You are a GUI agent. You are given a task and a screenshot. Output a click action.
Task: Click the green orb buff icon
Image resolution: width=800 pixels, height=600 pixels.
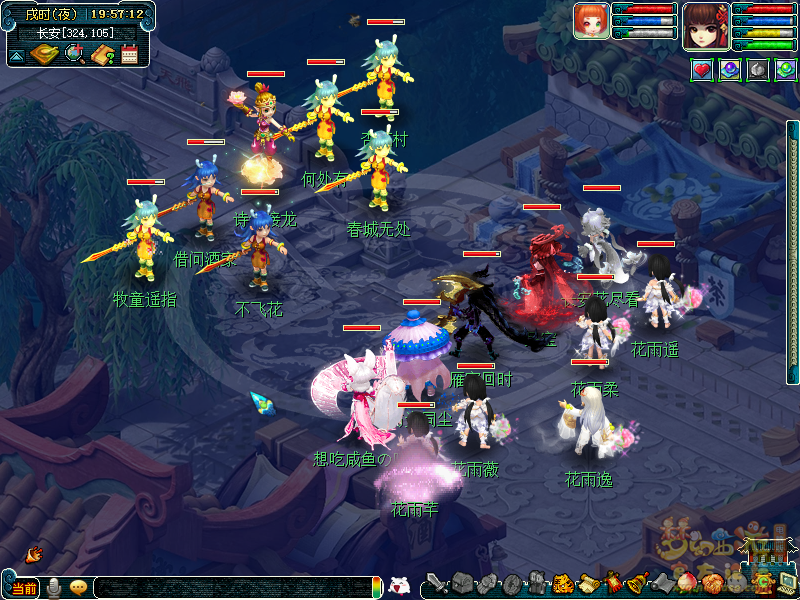click(785, 70)
